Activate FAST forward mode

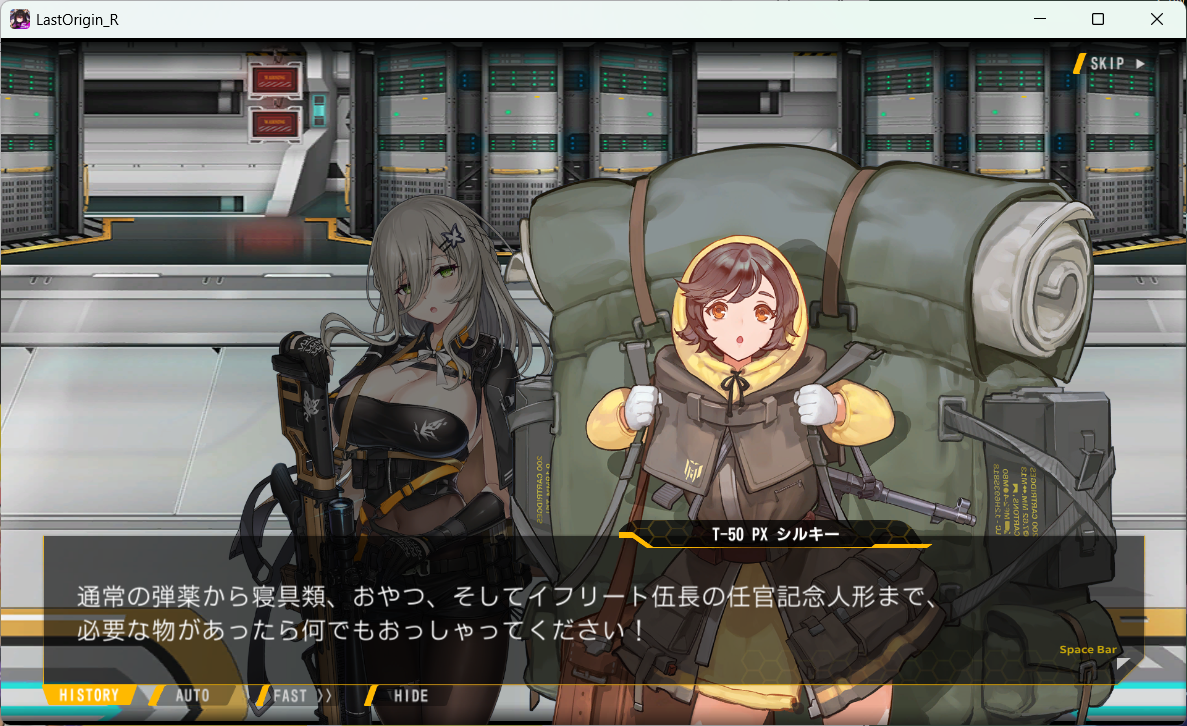pos(300,695)
